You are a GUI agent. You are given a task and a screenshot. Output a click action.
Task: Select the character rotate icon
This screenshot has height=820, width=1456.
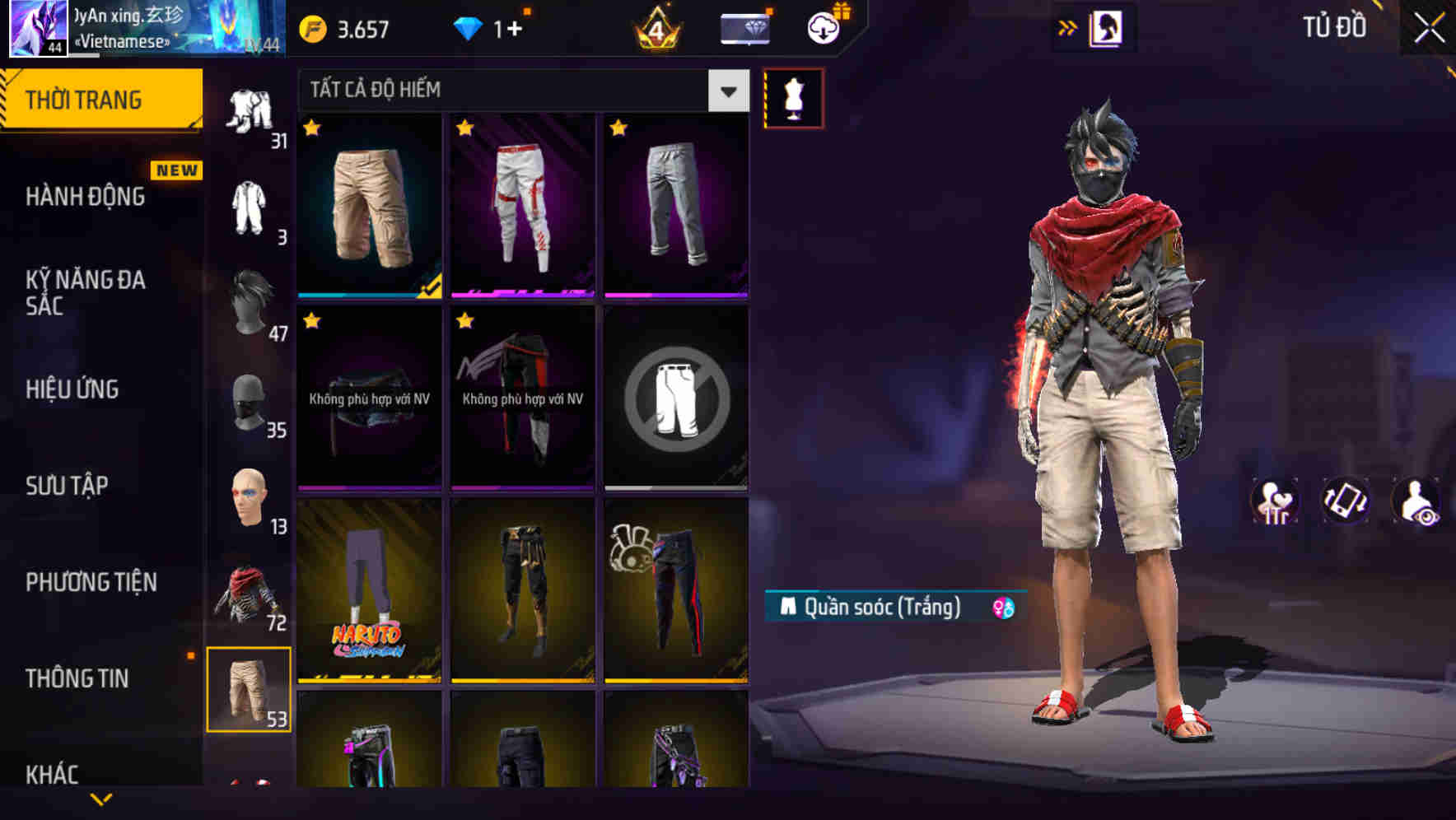[1344, 502]
